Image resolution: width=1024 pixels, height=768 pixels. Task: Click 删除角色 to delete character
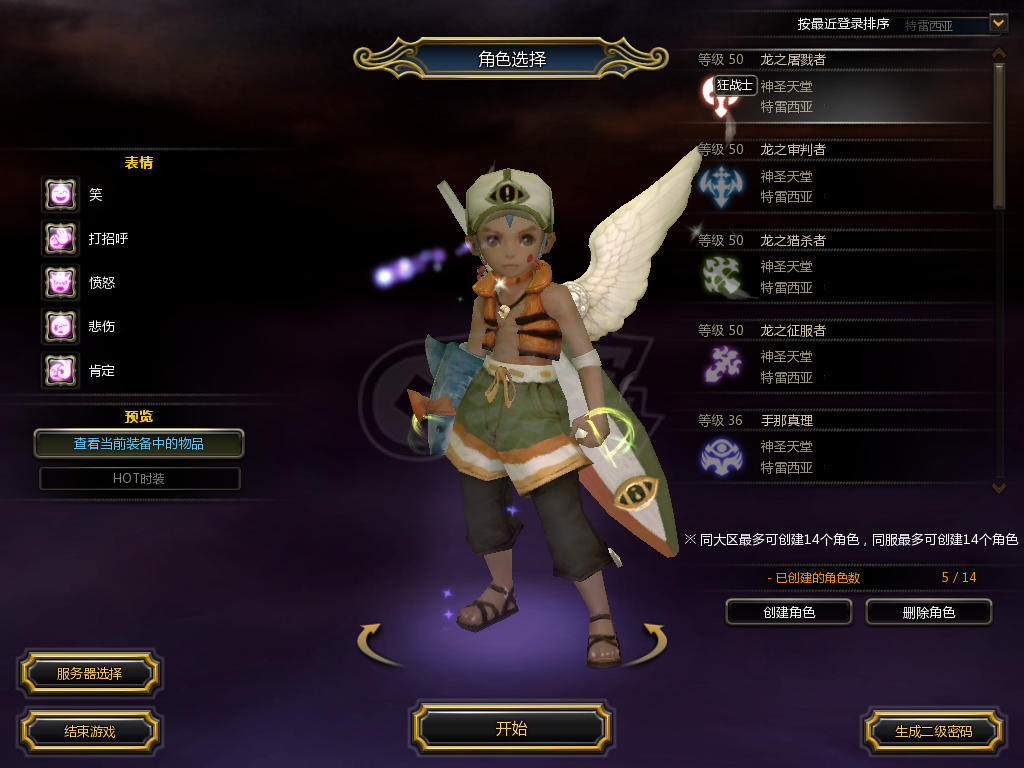(x=928, y=612)
